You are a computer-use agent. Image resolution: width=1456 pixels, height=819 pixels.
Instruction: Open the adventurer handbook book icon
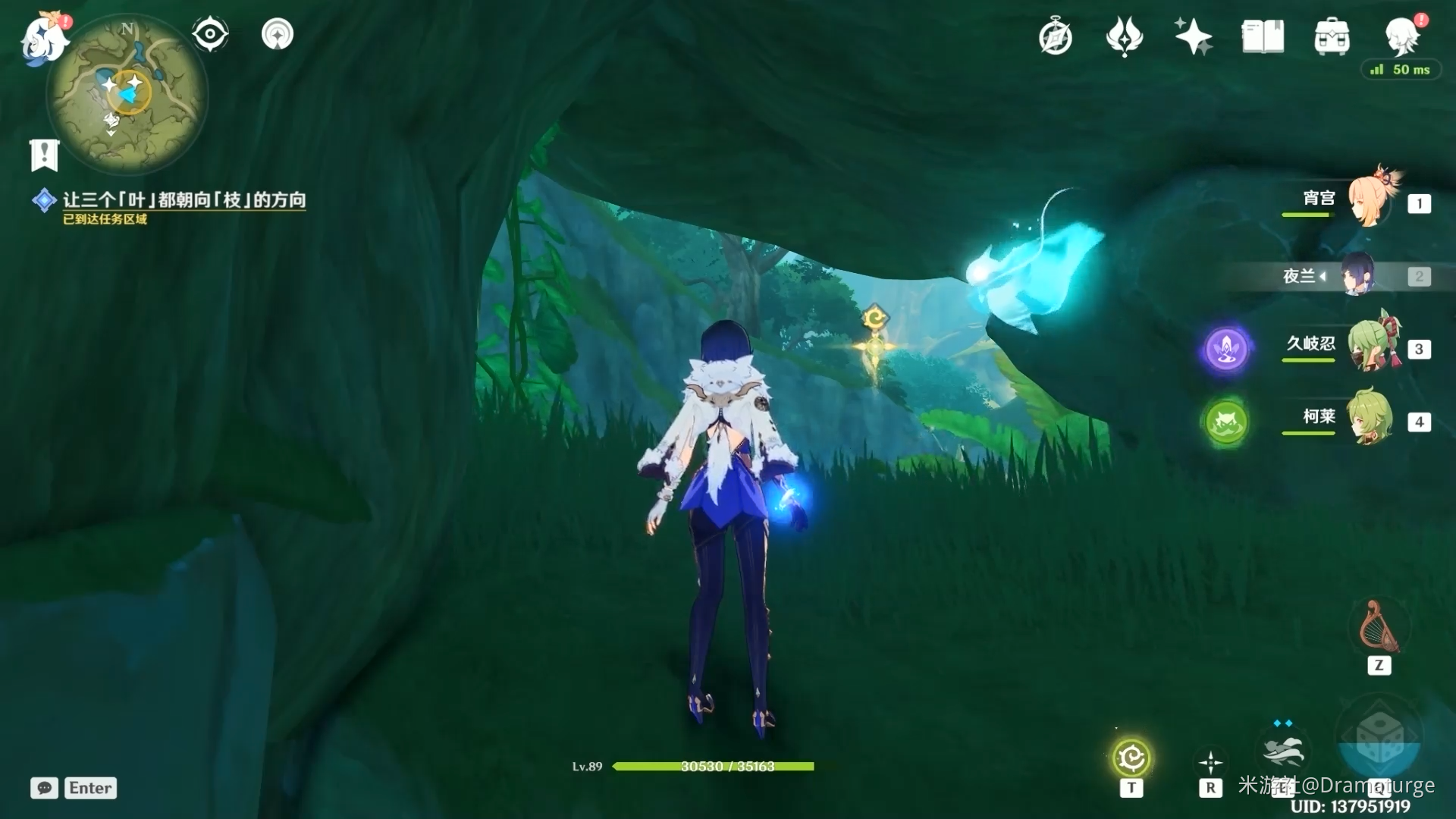point(1263,36)
